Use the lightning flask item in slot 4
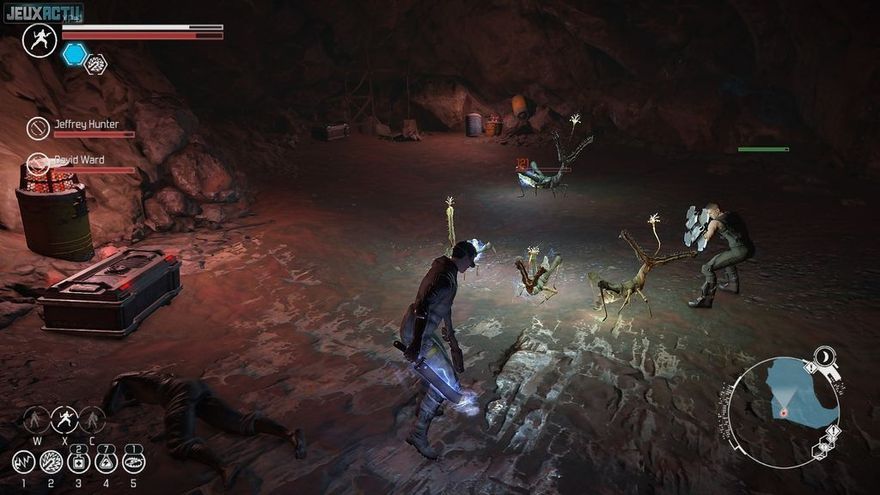Image resolution: width=880 pixels, height=495 pixels. tap(106, 462)
